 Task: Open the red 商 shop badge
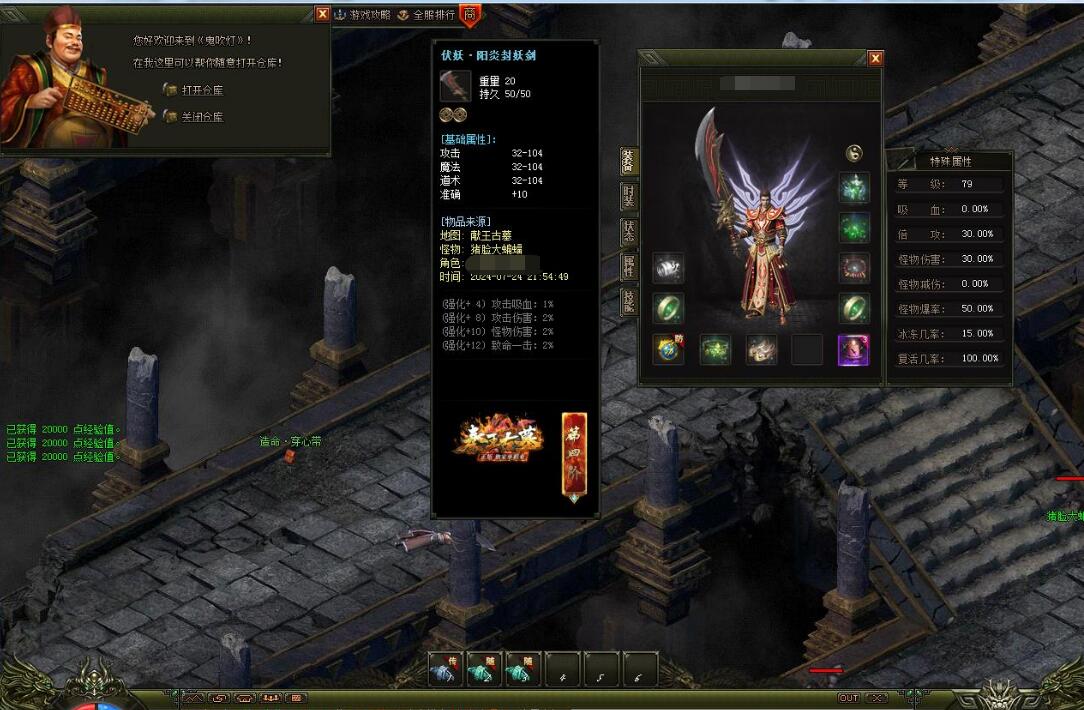coord(470,15)
